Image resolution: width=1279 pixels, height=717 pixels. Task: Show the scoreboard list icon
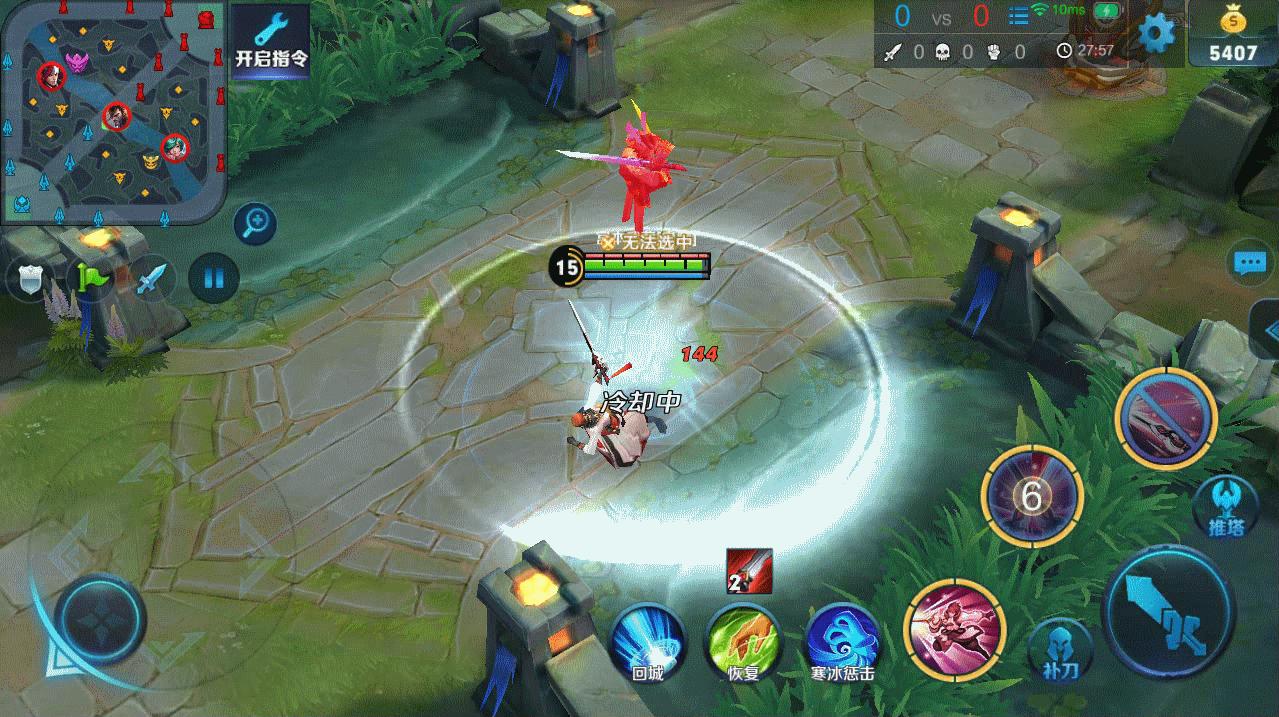tap(1018, 16)
